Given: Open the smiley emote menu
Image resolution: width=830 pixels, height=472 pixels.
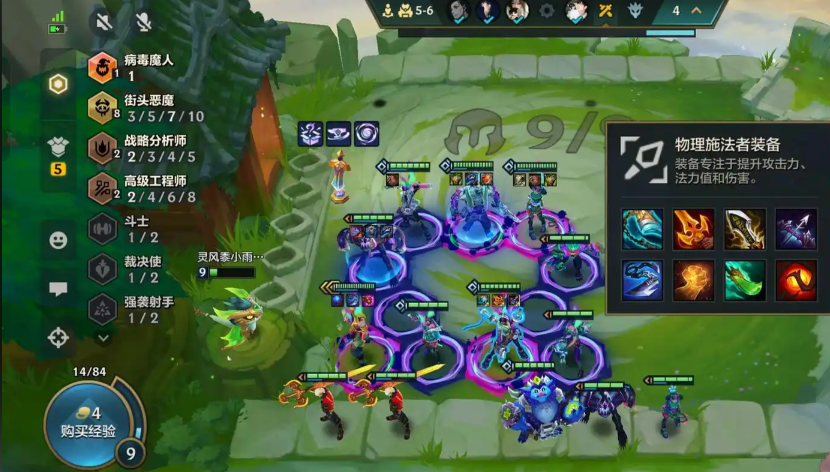Looking at the screenshot, I should [x=58, y=240].
